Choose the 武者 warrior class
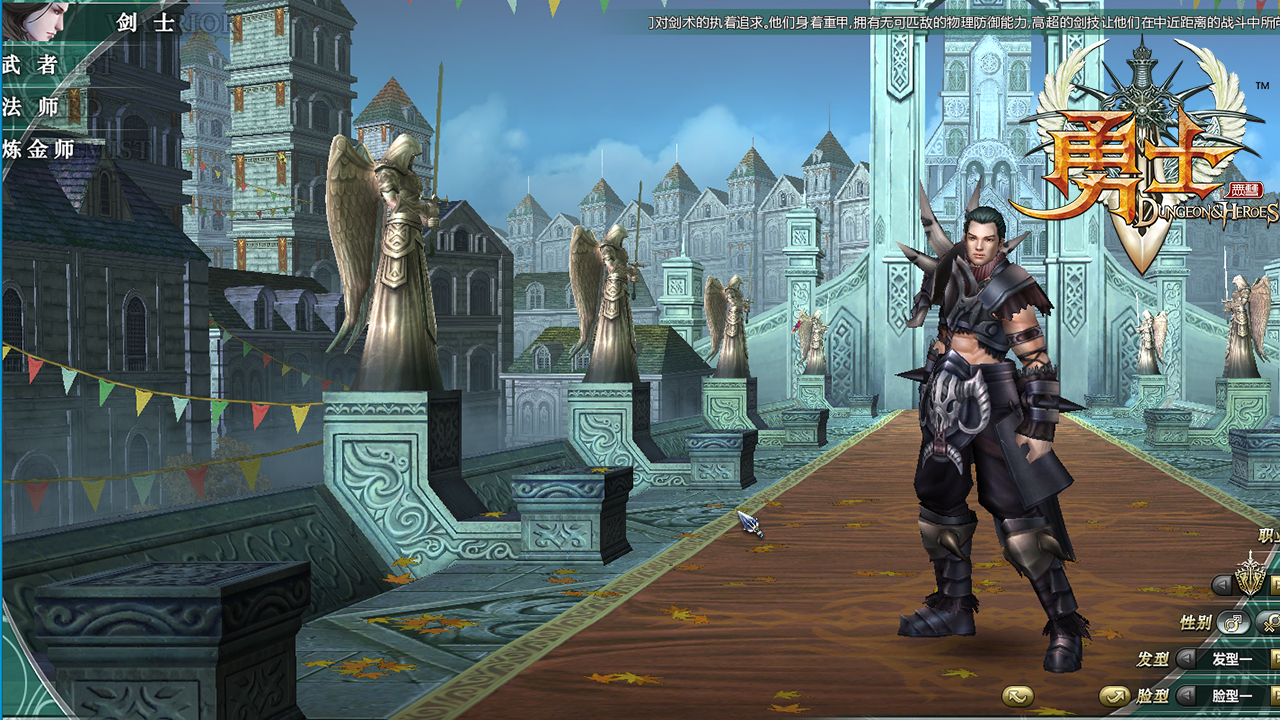The width and height of the screenshot is (1280, 720). tap(30, 65)
